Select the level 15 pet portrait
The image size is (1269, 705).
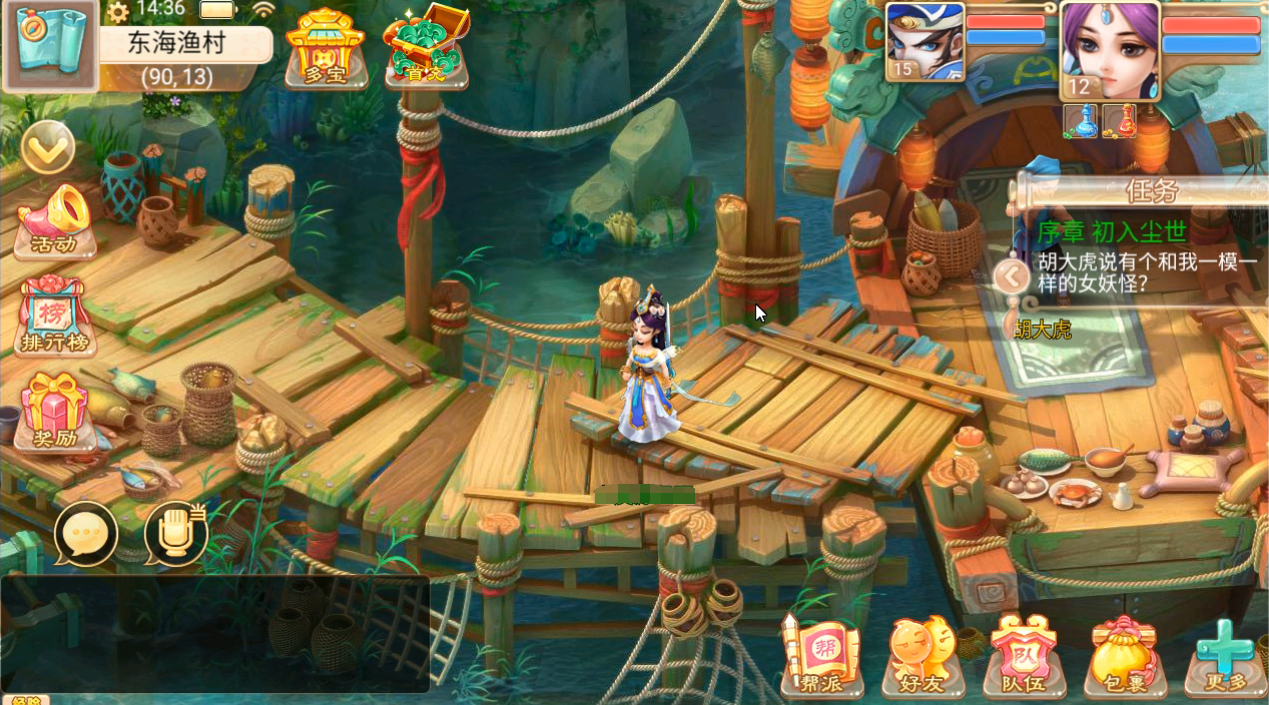point(925,42)
